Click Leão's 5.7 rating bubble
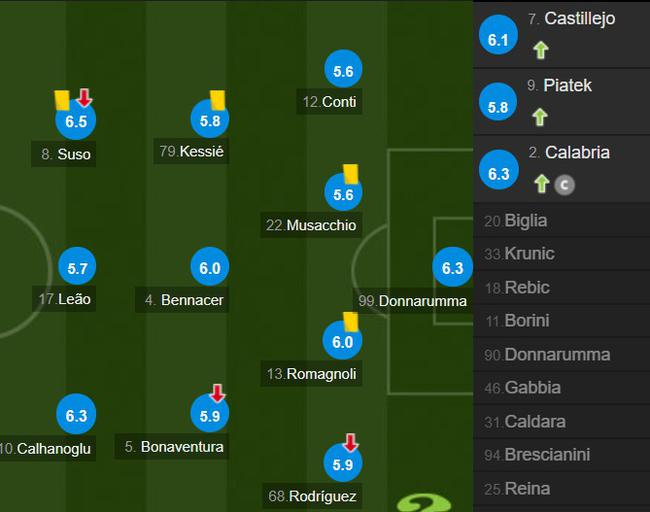Screen dimensions: 650x512 coord(76,267)
